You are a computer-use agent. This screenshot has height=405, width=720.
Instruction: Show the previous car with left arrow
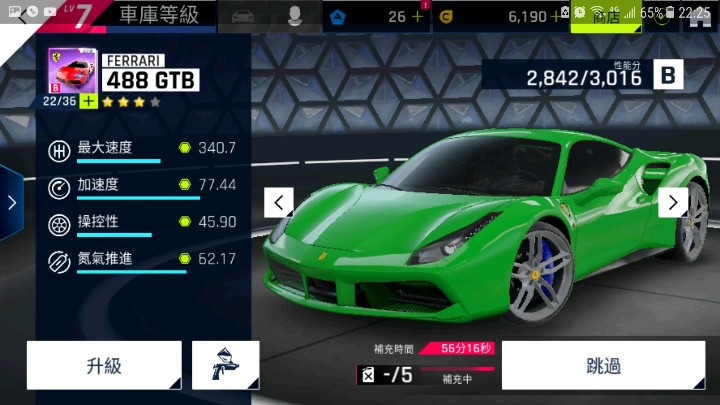tap(279, 202)
